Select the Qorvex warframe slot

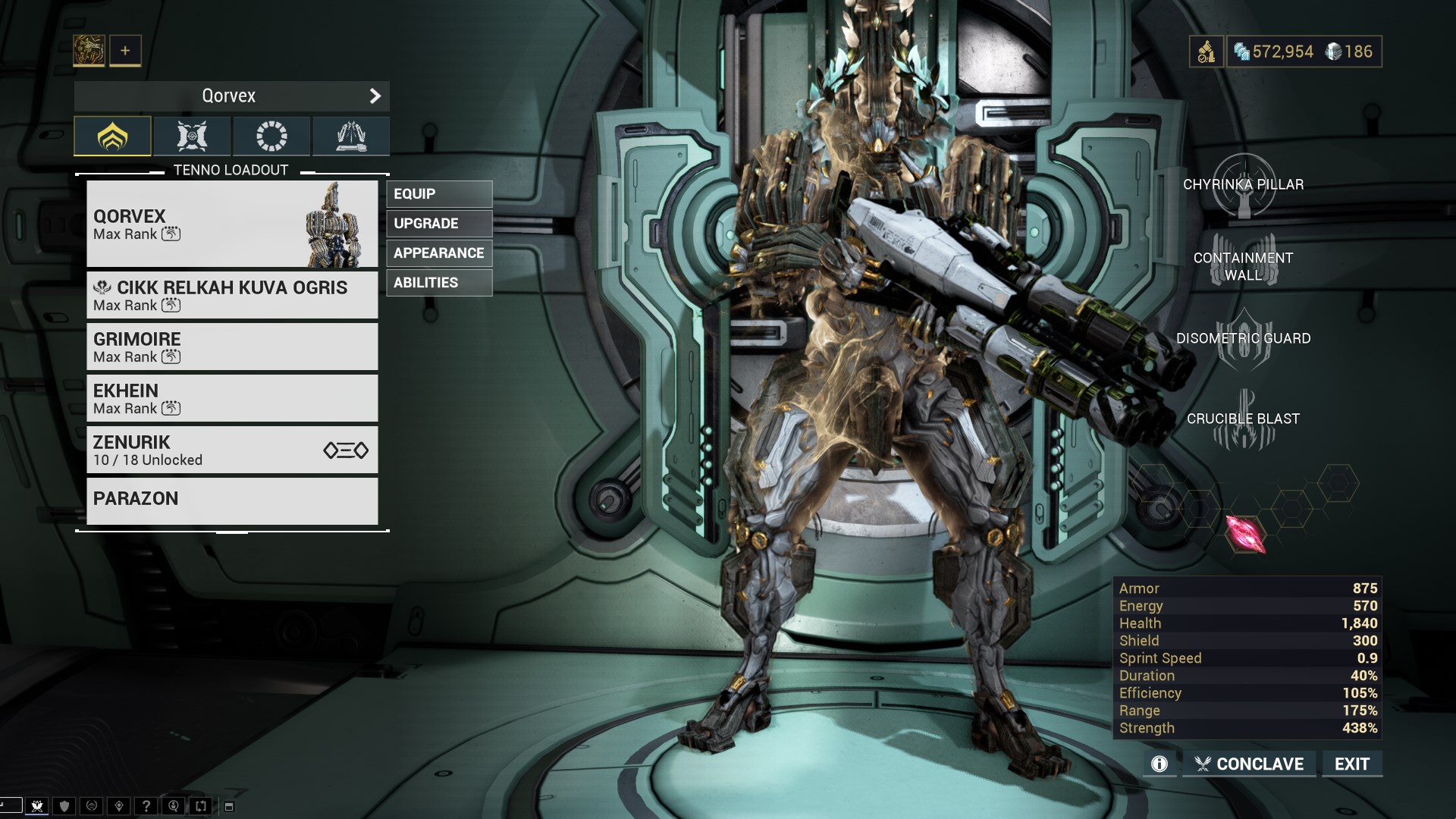pyautogui.click(x=232, y=224)
